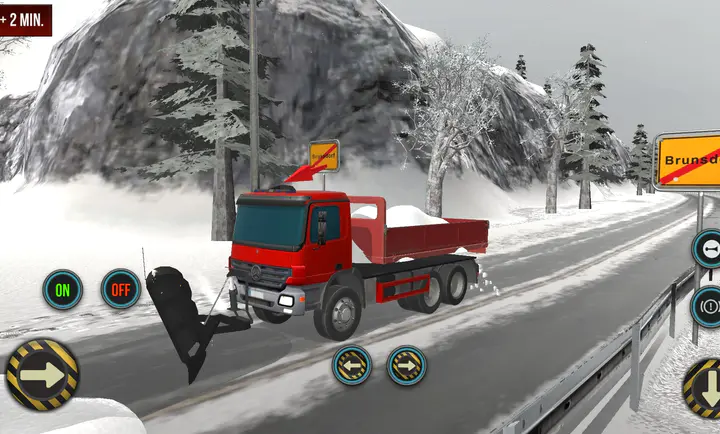Hit the hazard-striped down arrow pedal

704,386
